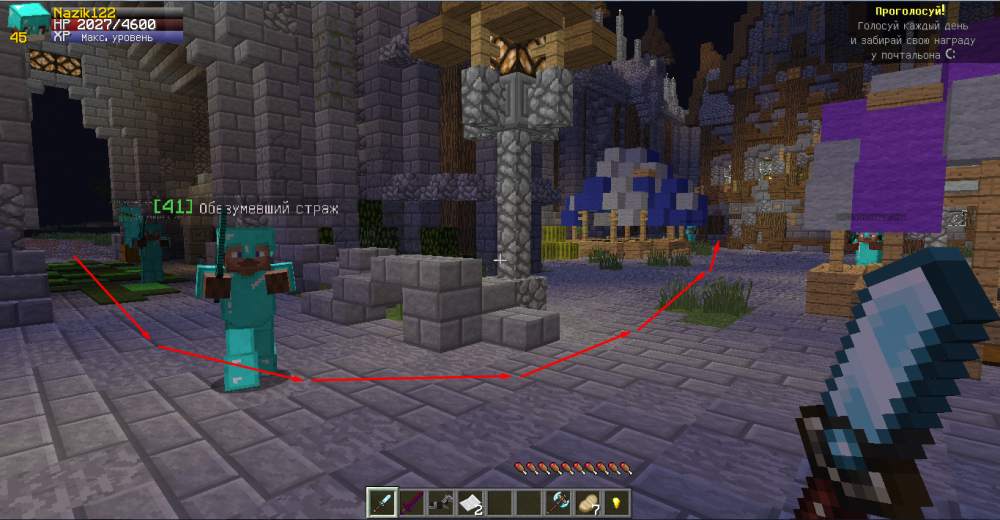The height and width of the screenshot is (520, 1000).
Task: Choose the yellow glowing item slot
Action: pos(616,502)
